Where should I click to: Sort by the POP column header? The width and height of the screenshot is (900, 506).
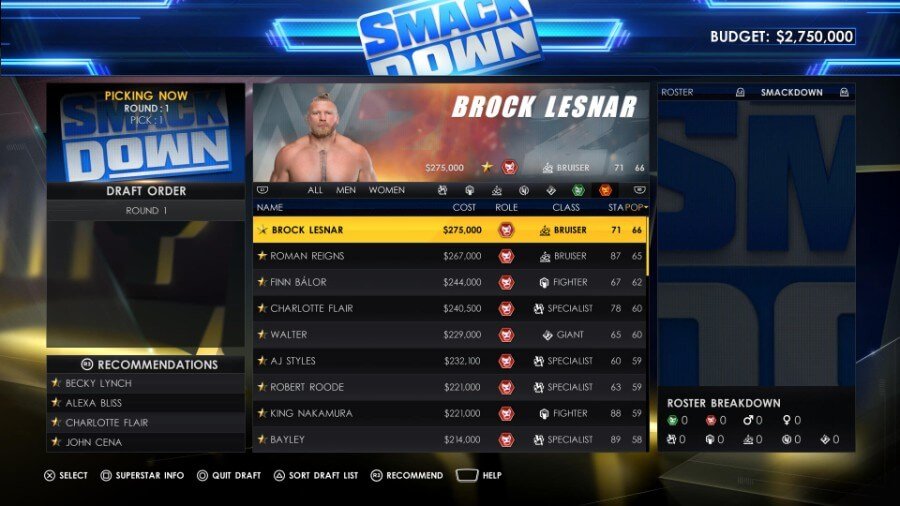(x=635, y=207)
